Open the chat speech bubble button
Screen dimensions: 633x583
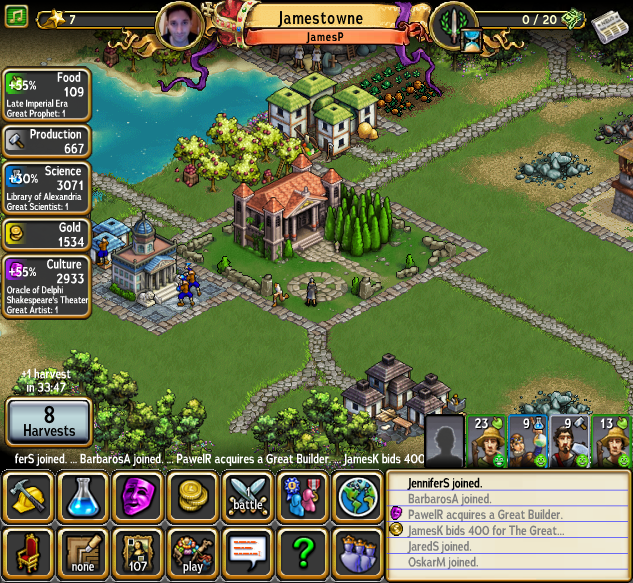(x=248, y=553)
